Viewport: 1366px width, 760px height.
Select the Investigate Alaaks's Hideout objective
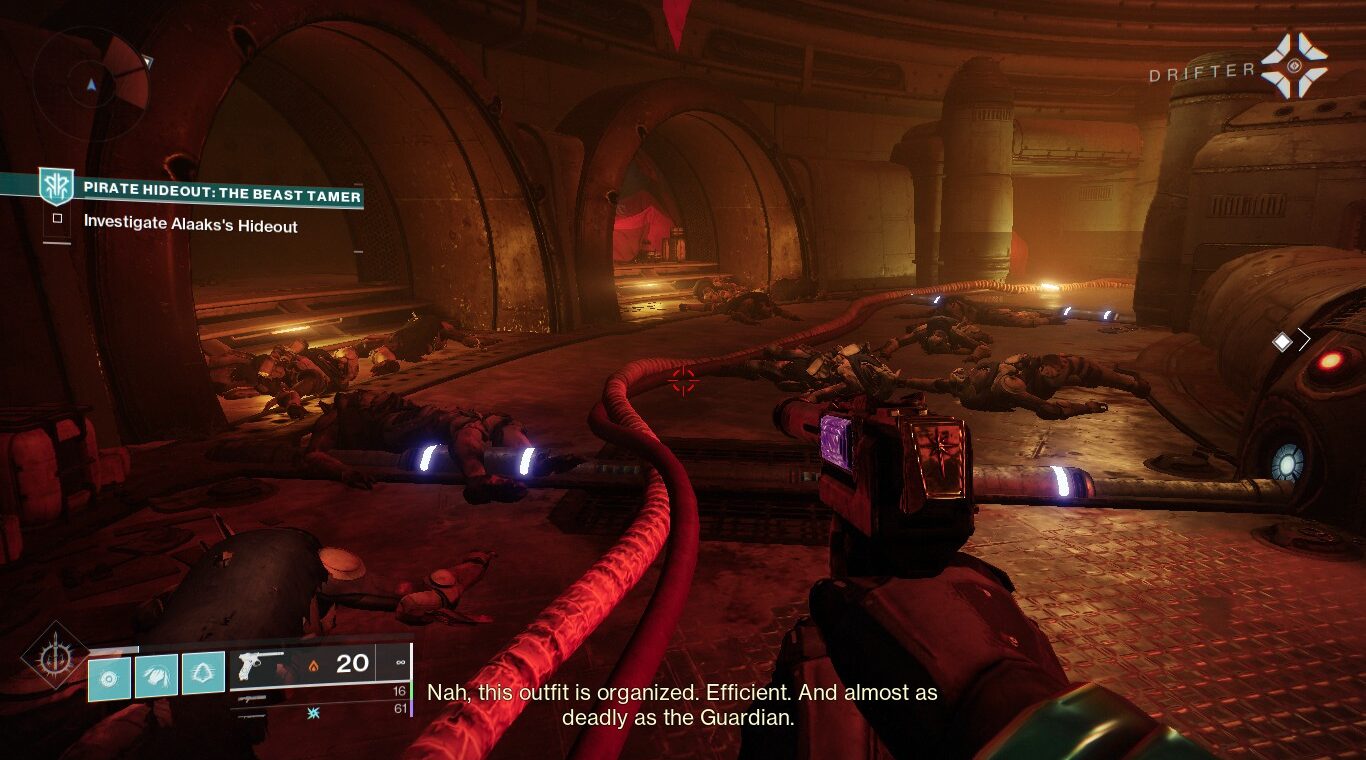point(190,226)
